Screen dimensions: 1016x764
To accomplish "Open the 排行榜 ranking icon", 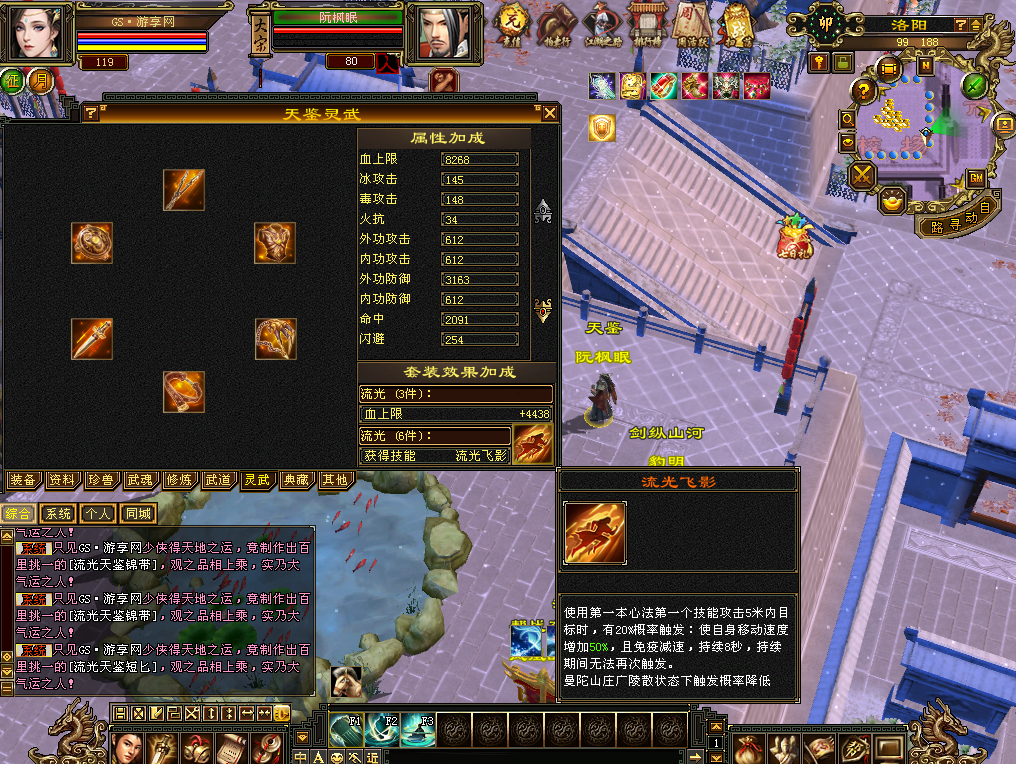I will coord(646,24).
